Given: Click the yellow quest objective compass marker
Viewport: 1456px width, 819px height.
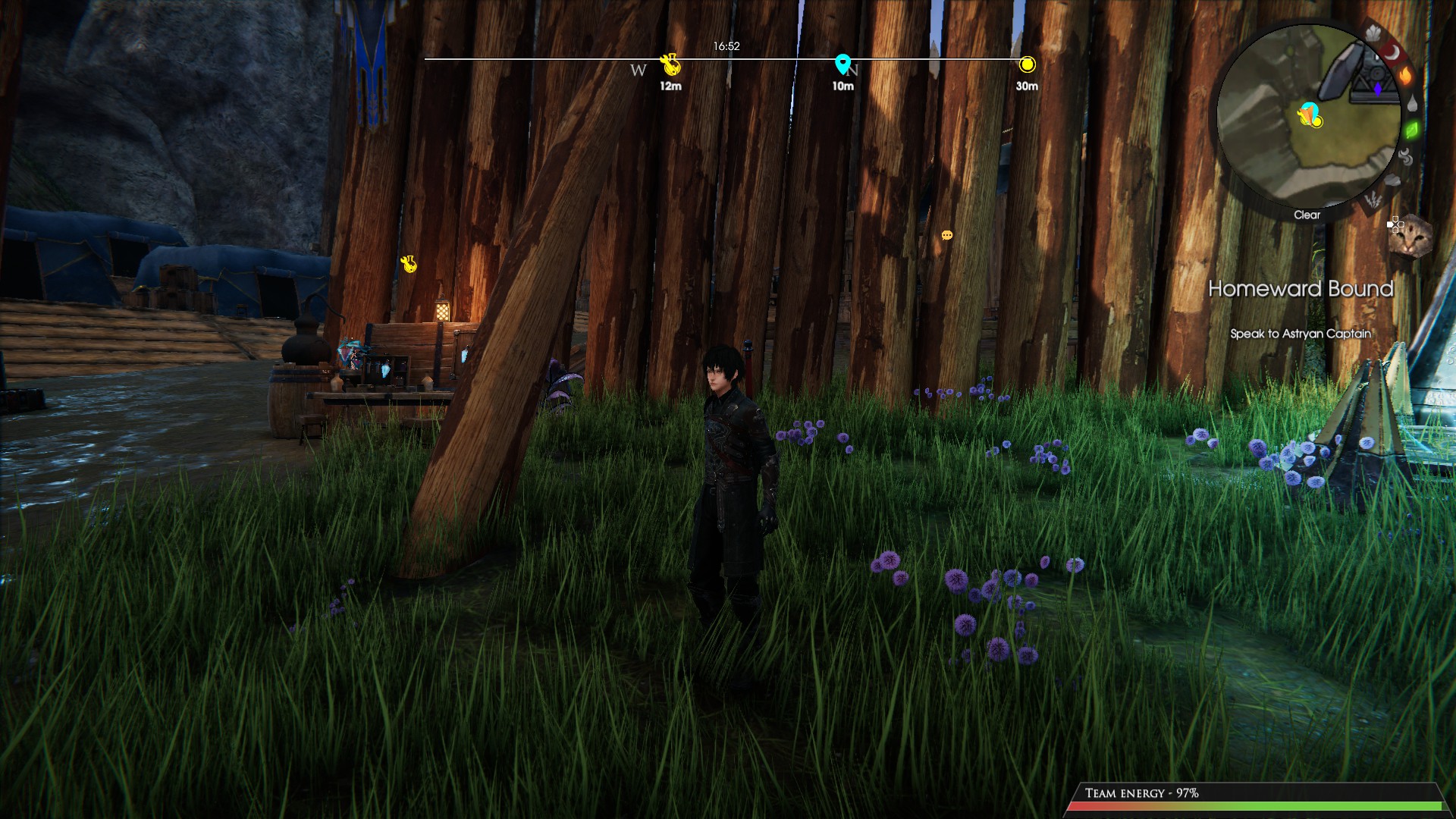Looking at the screenshot, I should pyautogui.click(x=1027, y=64).
